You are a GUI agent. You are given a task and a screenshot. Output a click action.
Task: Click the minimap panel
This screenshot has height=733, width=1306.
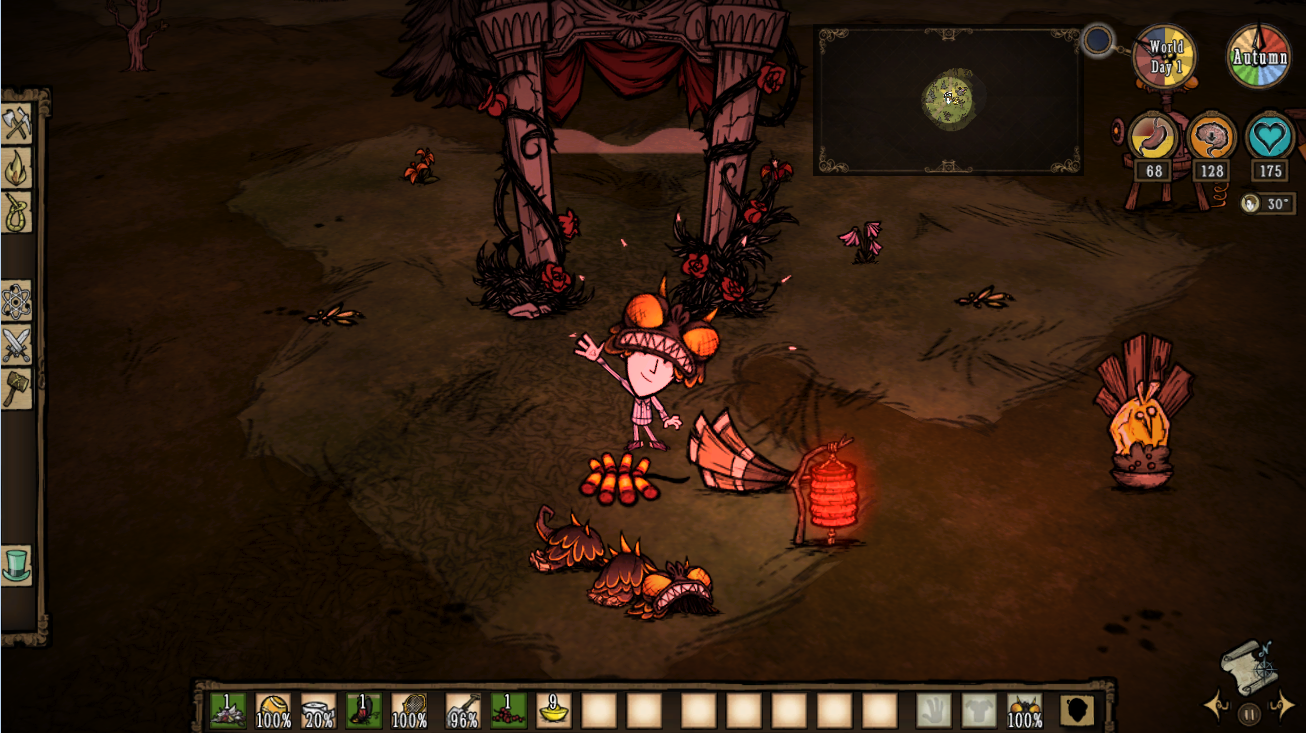point(947,100)
